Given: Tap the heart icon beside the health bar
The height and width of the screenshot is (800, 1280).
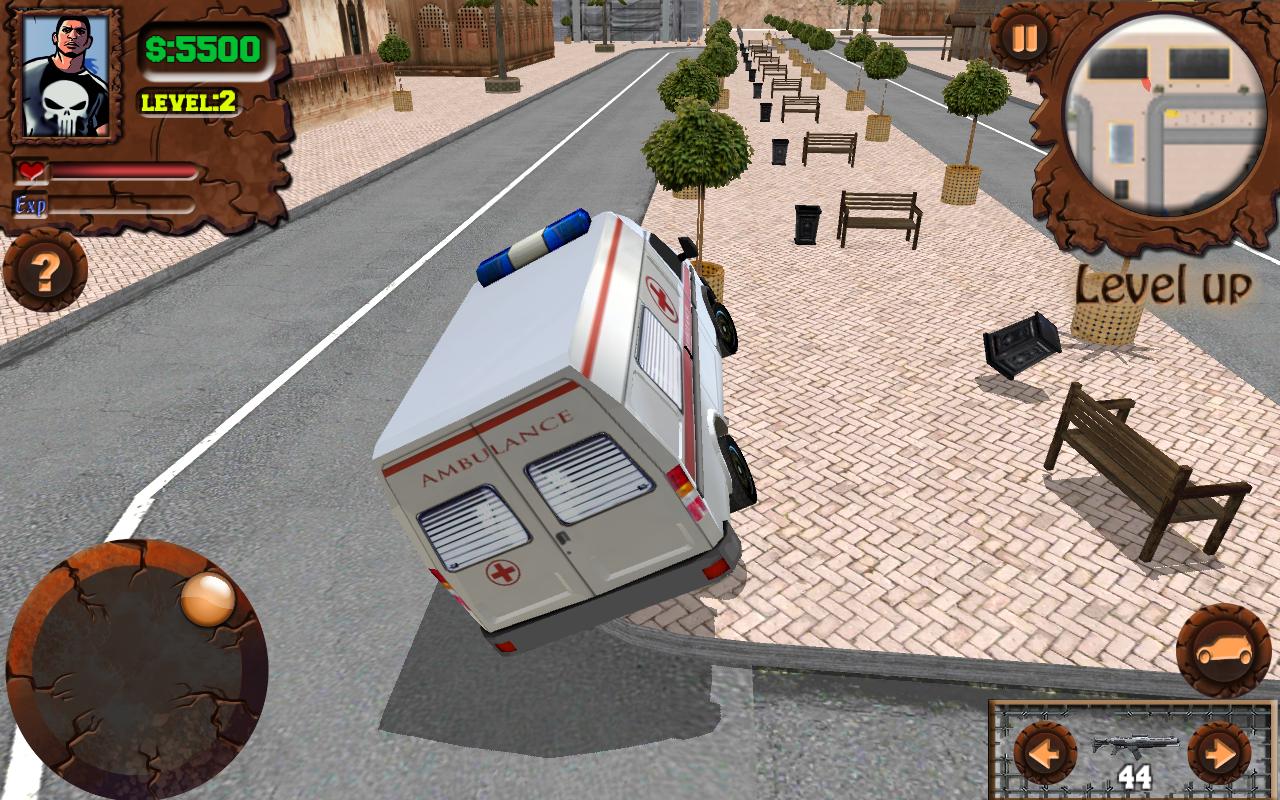Looking at the screenshot, I should pyautogui.click(x=30, y=170).
